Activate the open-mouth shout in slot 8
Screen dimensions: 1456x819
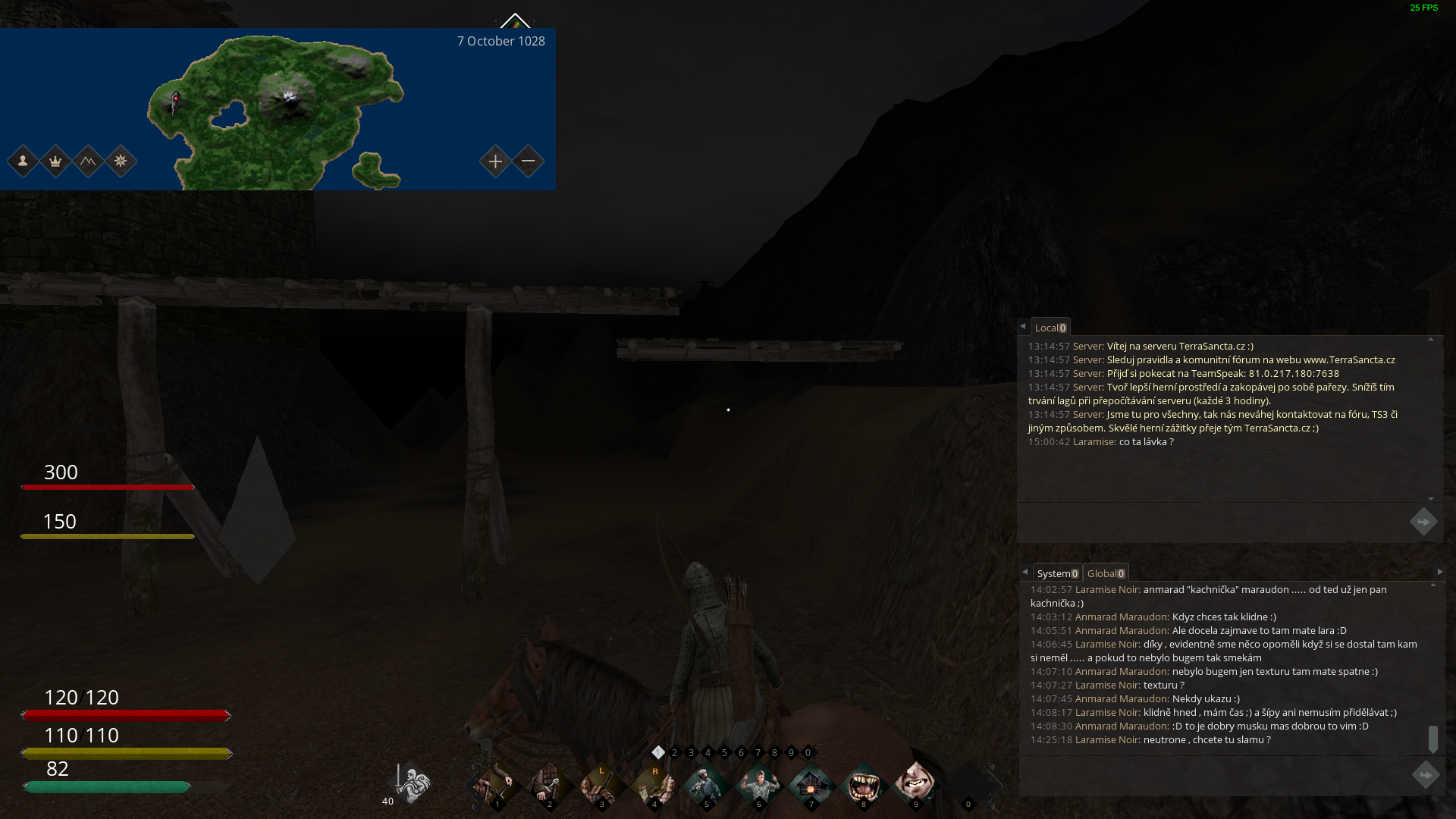[863, 783]
